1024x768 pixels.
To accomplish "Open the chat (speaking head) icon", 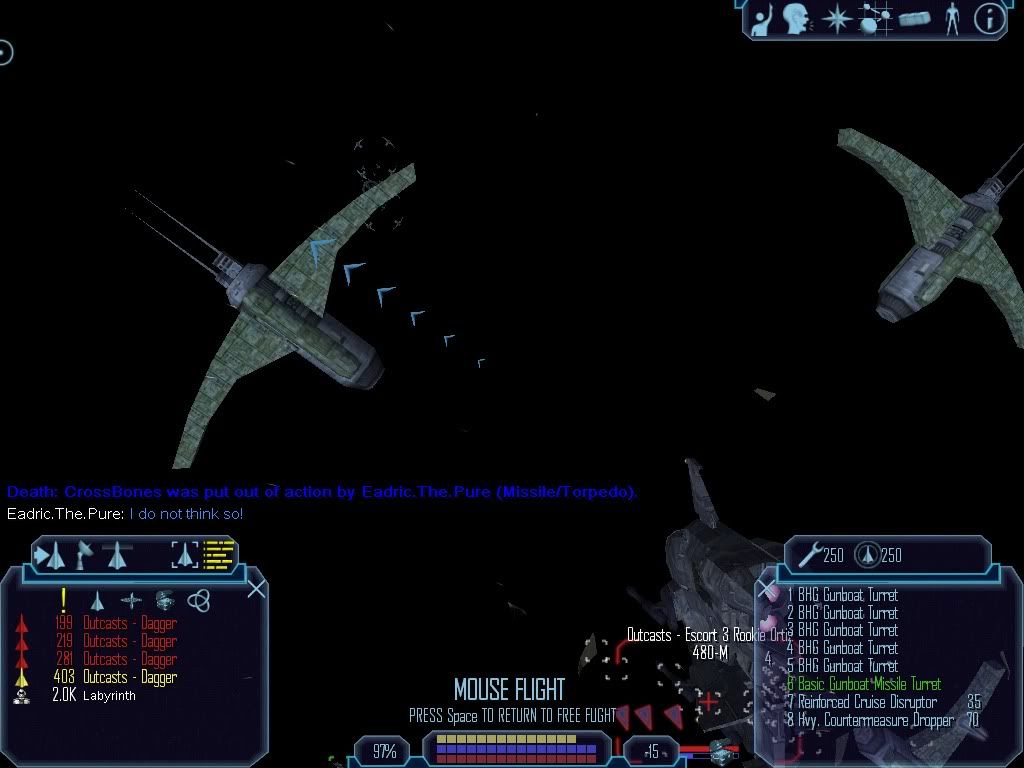I will point(796,18).
